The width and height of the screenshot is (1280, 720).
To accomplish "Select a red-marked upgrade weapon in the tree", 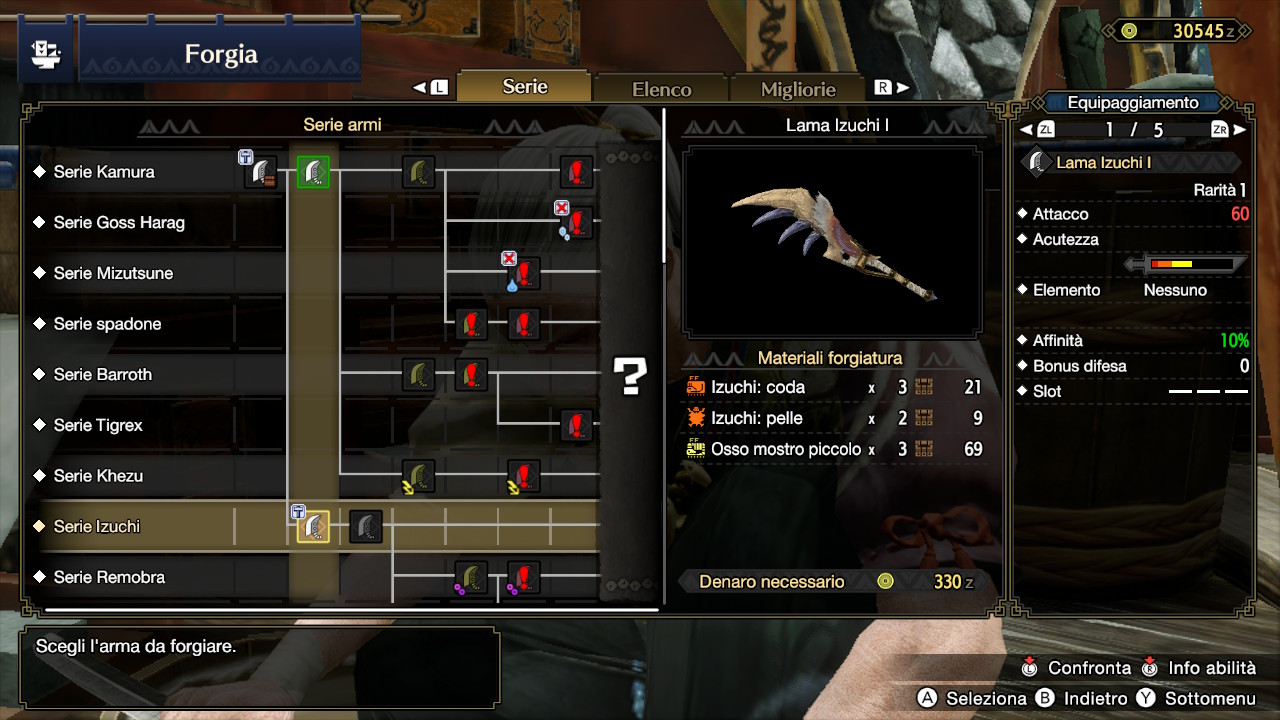I will [575, 171].
